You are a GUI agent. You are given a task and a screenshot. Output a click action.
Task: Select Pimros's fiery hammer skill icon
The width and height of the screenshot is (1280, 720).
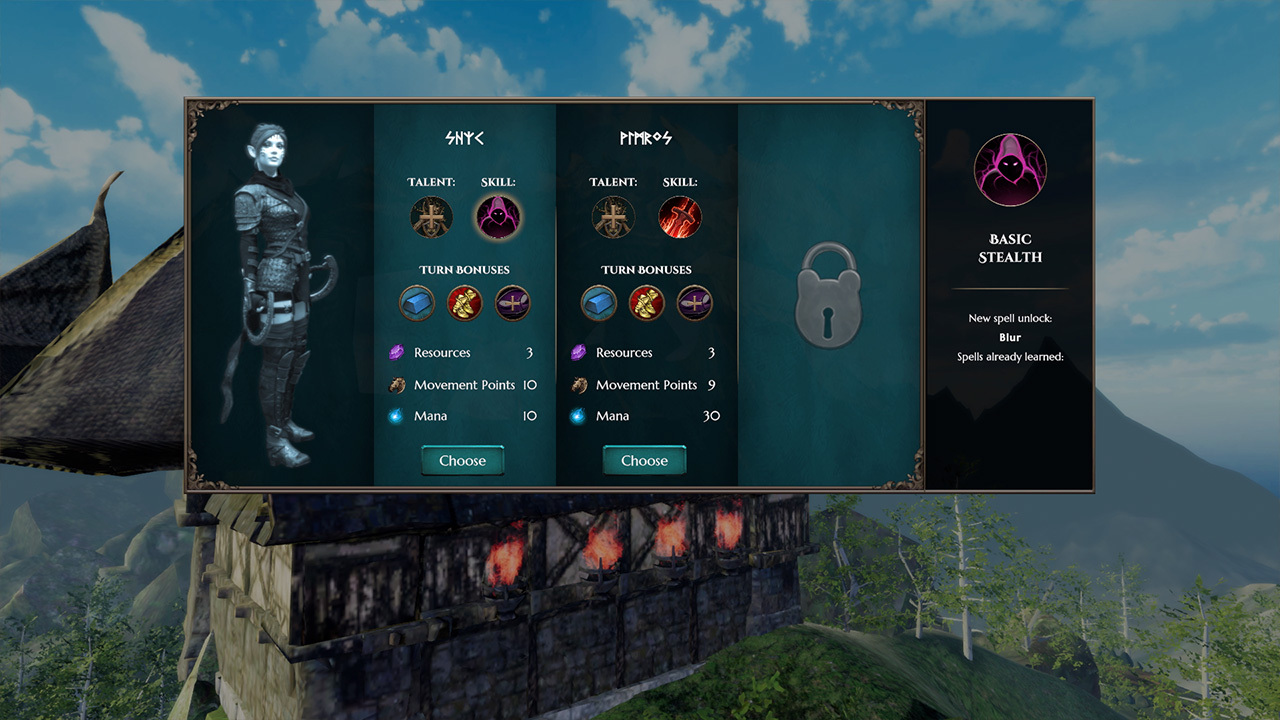(681, 216)
